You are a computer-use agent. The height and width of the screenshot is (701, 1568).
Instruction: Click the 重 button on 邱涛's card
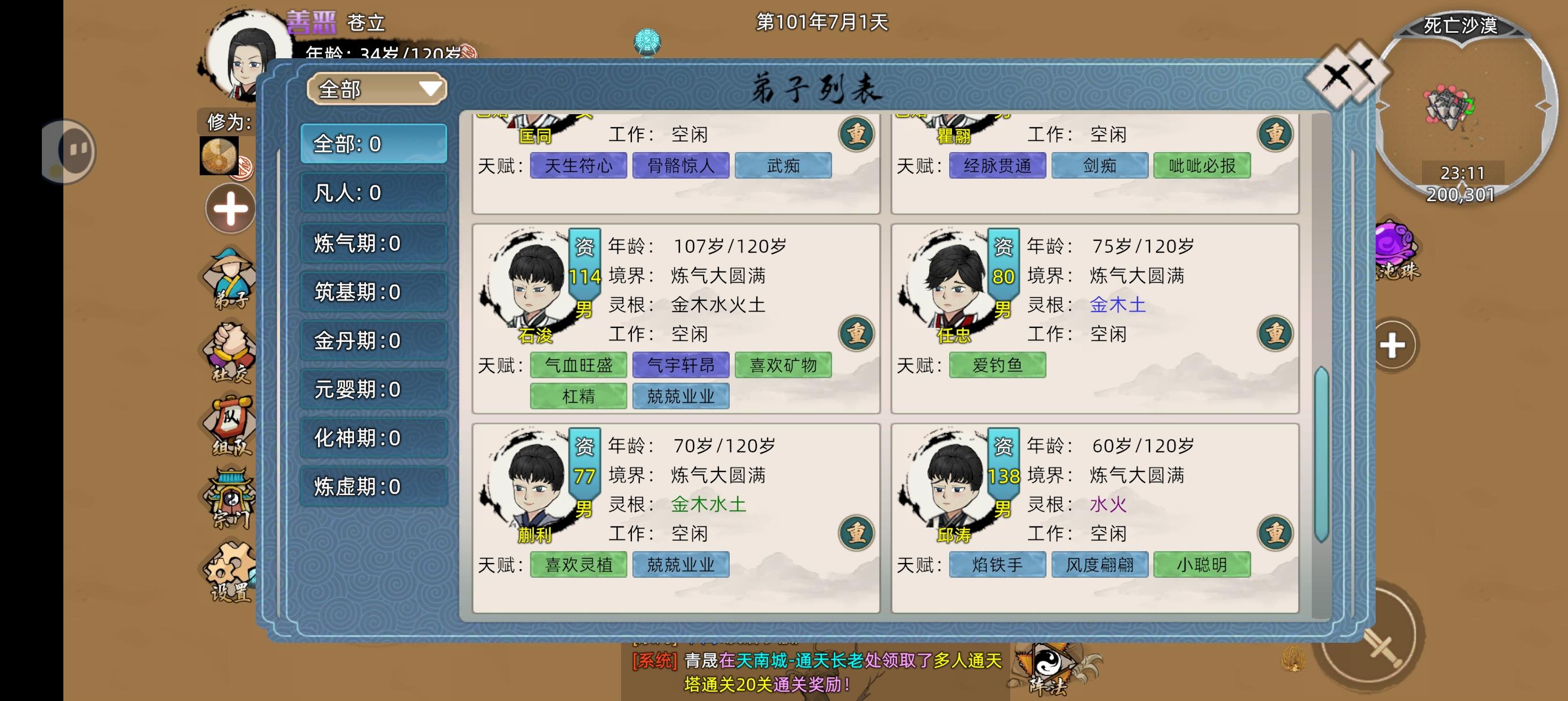tap(1274, 533)
